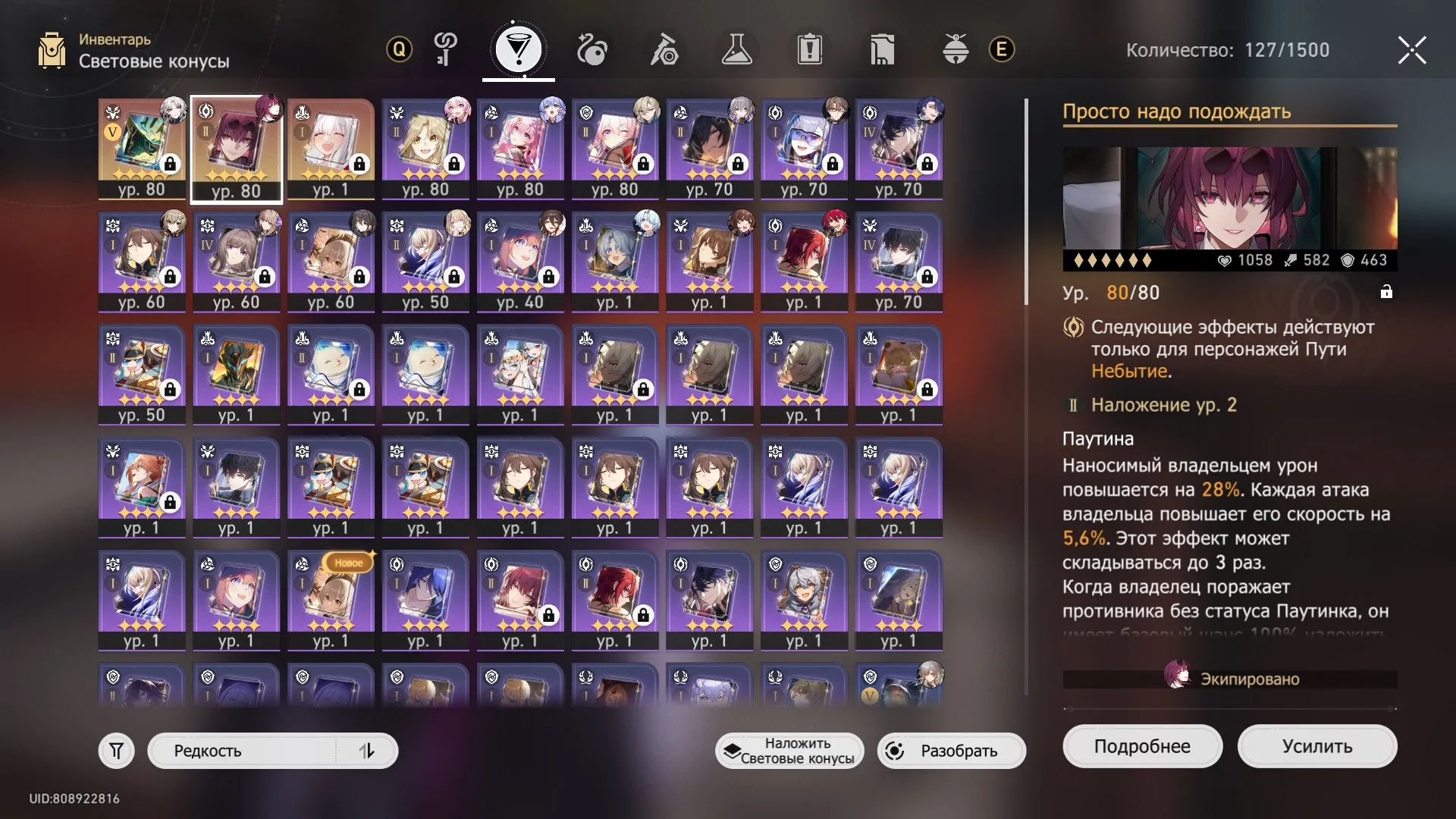
Task: Switch to the folder-shaped other items tab
Action: tap(883, 49)
